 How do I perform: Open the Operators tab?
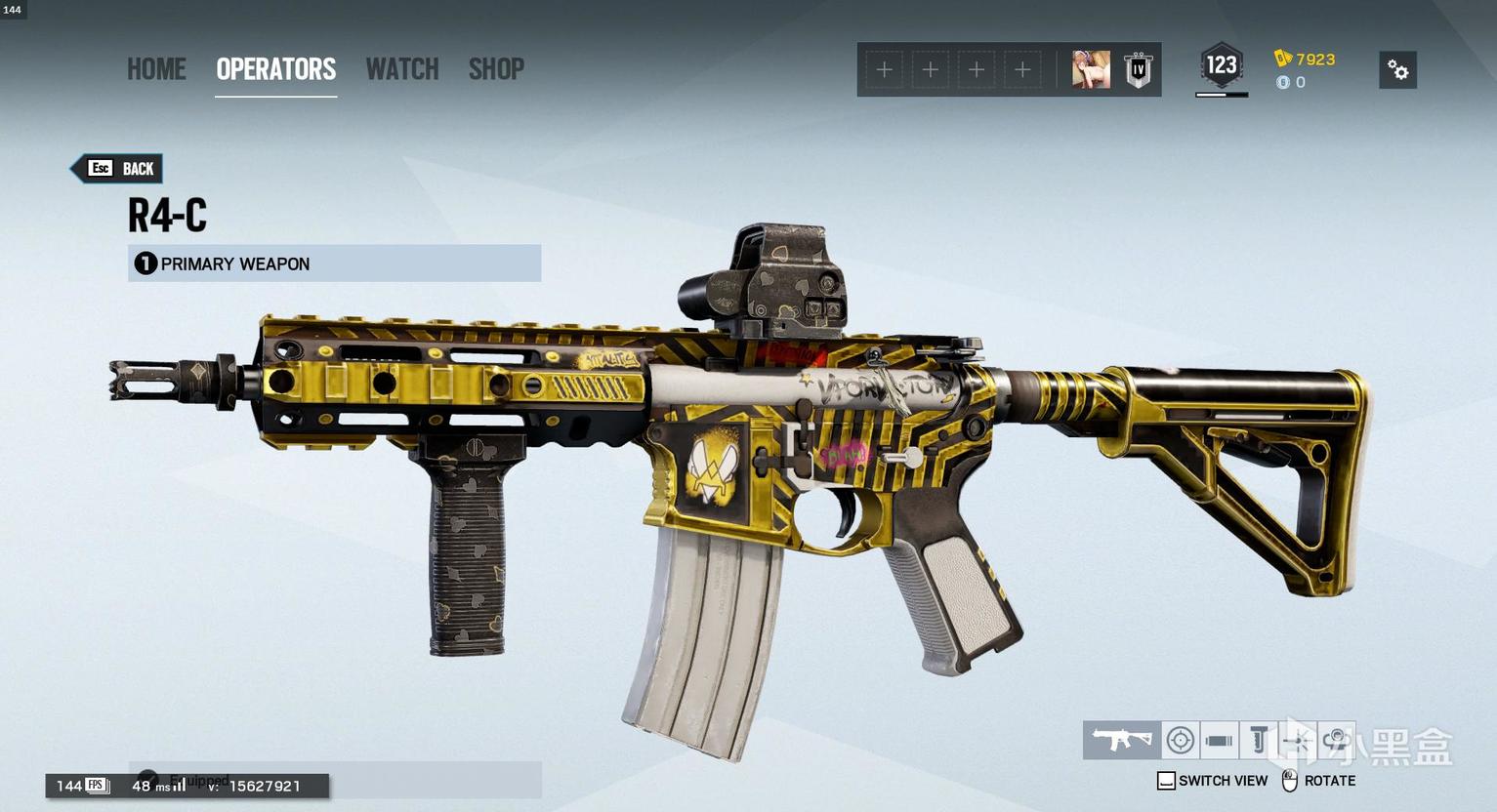(x=276, y=69)
